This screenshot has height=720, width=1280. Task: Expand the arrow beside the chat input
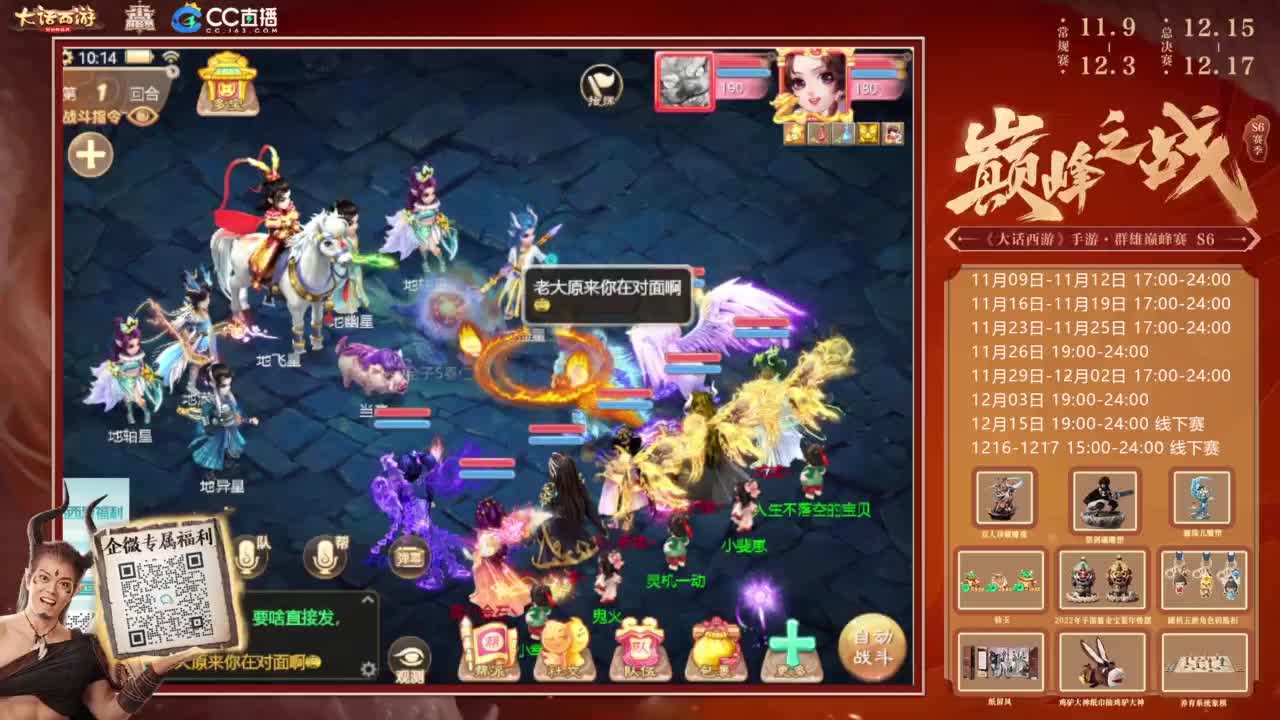368,598
